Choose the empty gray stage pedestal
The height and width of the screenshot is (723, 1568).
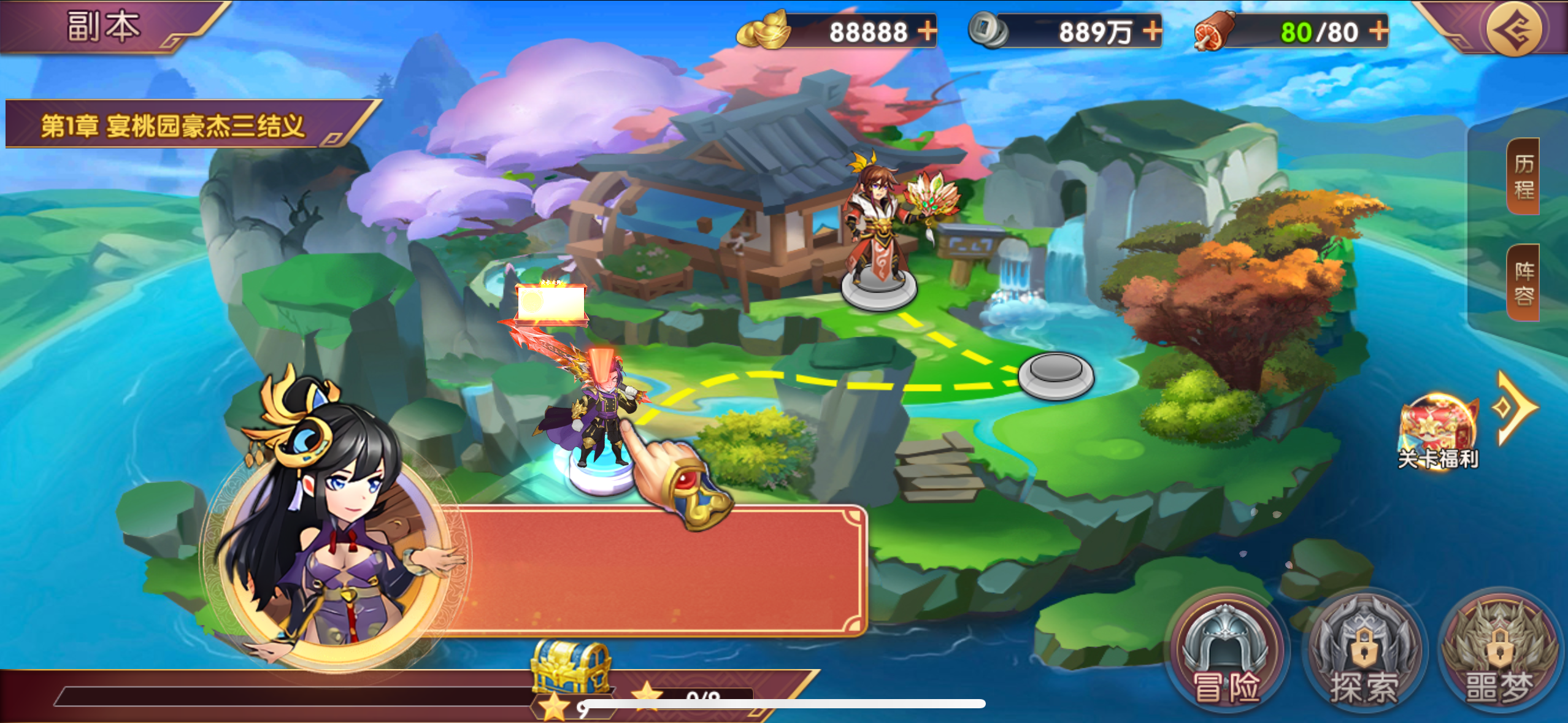1055,375
